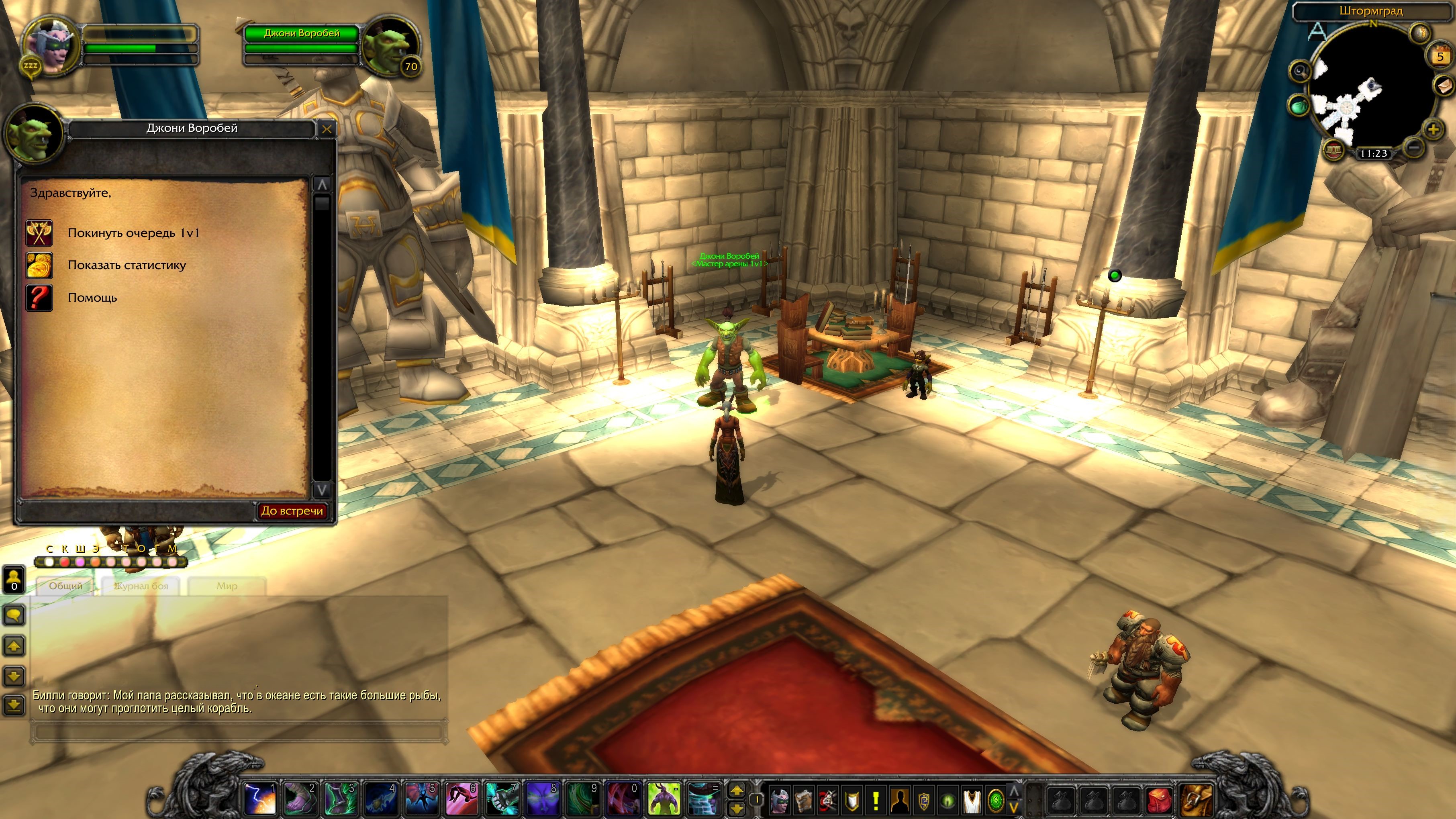Check mail via the envelope icon
This screenshot has height=819, width=1456.
[1444, 86]
